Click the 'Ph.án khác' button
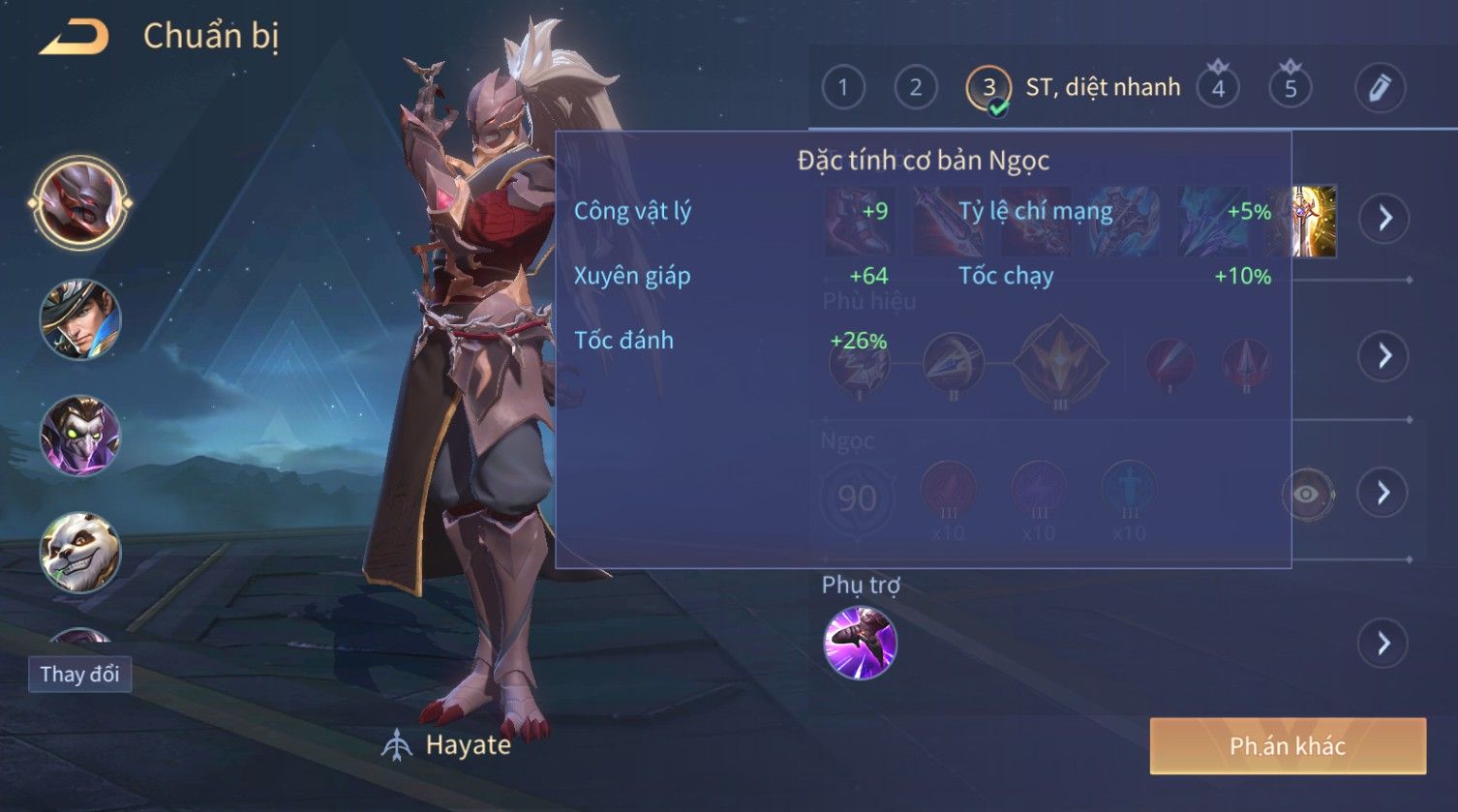 pyautogui.click(x=1288, y=746)
